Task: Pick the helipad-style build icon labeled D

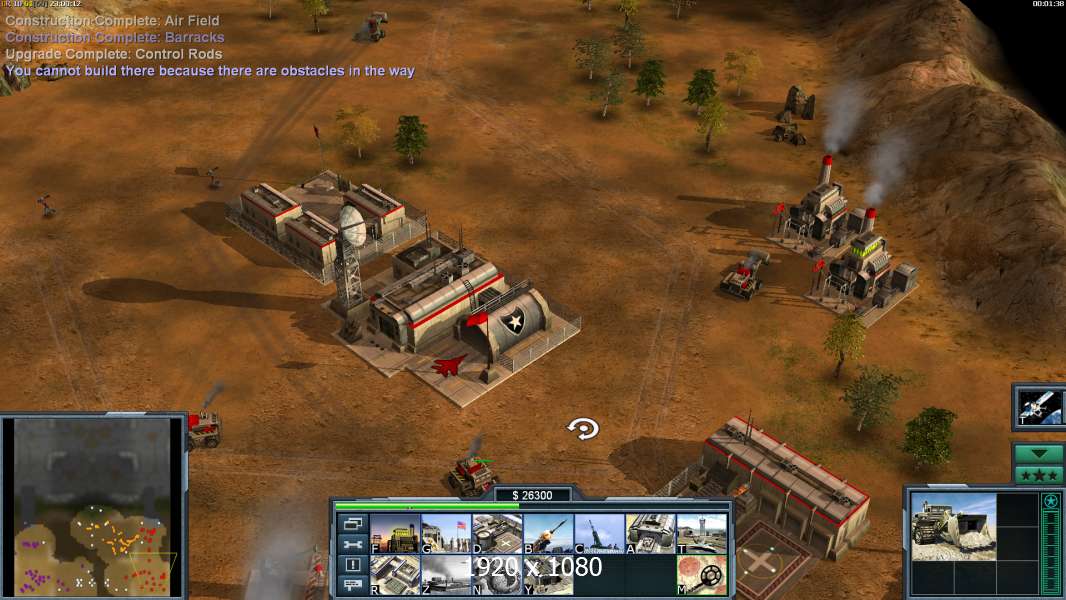Action: click(x=497, y=534)
